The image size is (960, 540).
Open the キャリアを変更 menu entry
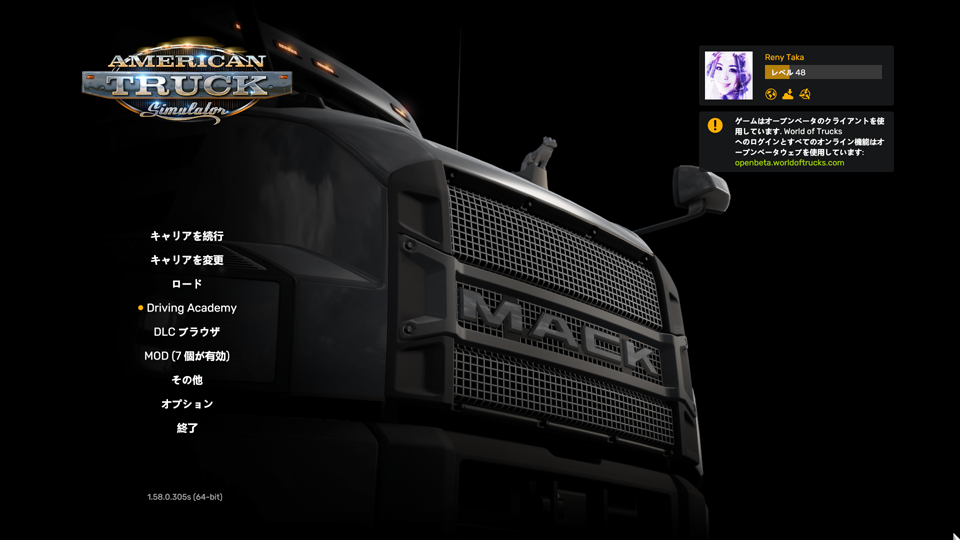click(187, 260)
